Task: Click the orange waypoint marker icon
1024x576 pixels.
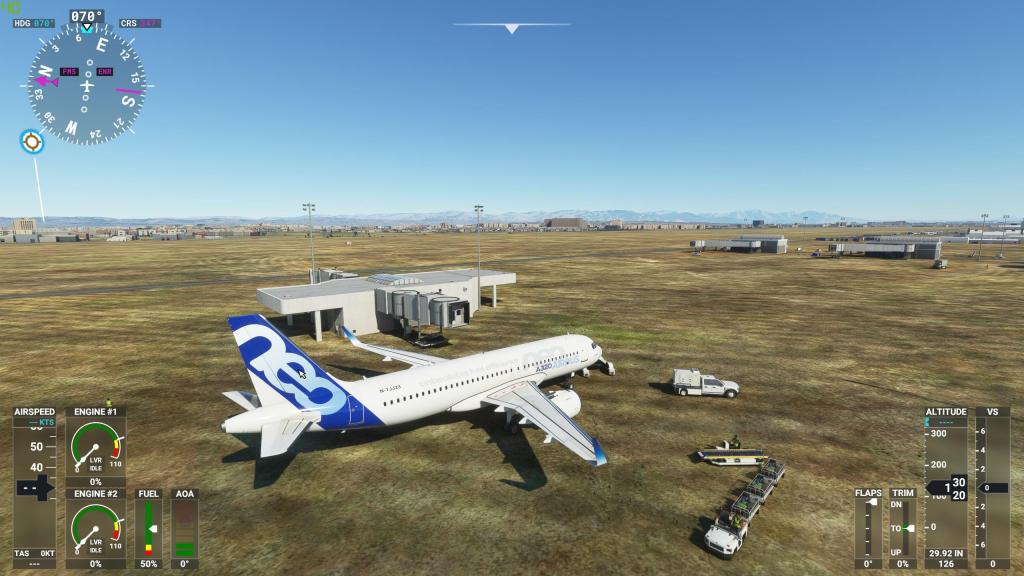Action: (32, 142)
